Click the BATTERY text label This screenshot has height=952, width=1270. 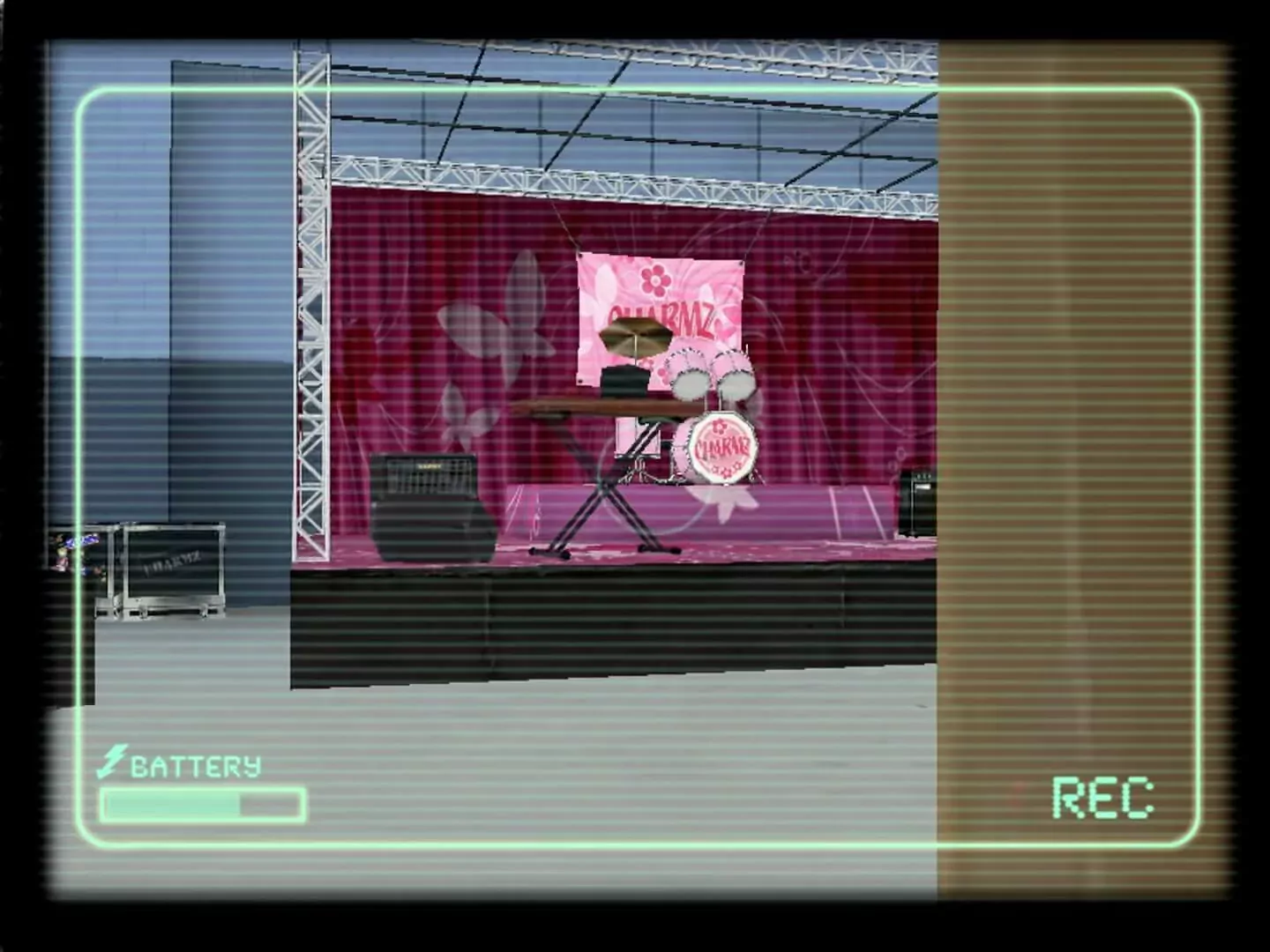click(x=196, y=764)
